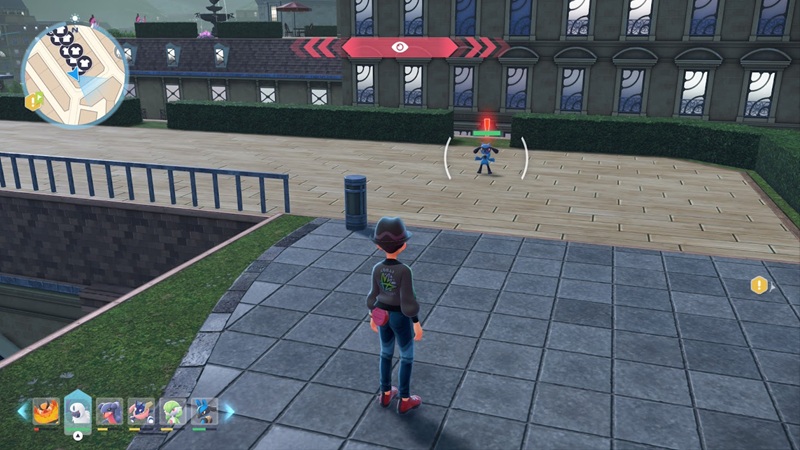
Task: Click the yellow hexagon objective marker at right edge
Action: [760, 286]
